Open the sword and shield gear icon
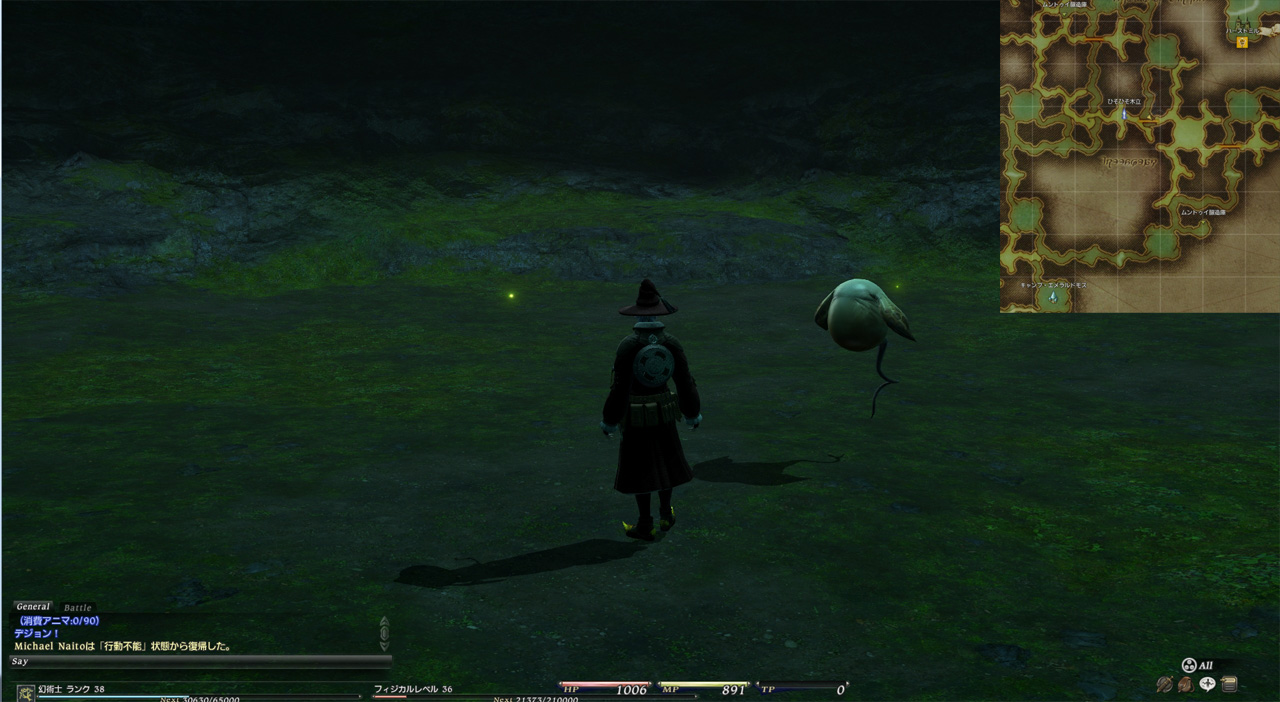Image resolution: width=1280 pixels, height=702 pixels. click(1164, 685)
